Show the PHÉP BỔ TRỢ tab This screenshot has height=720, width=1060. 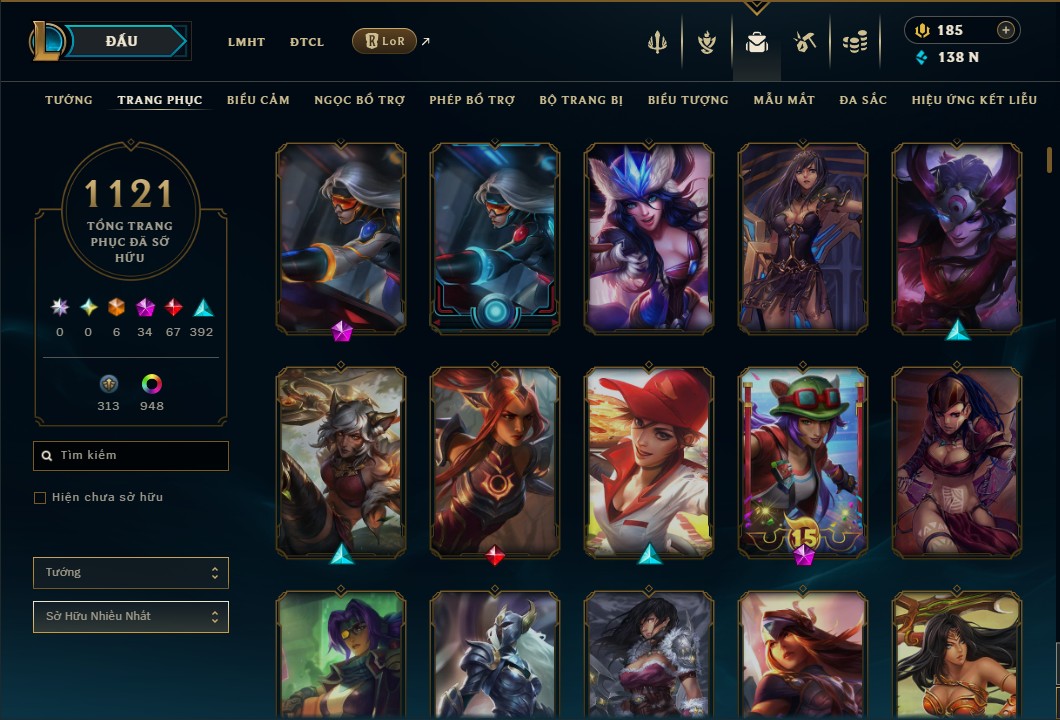tap(472, 100)
